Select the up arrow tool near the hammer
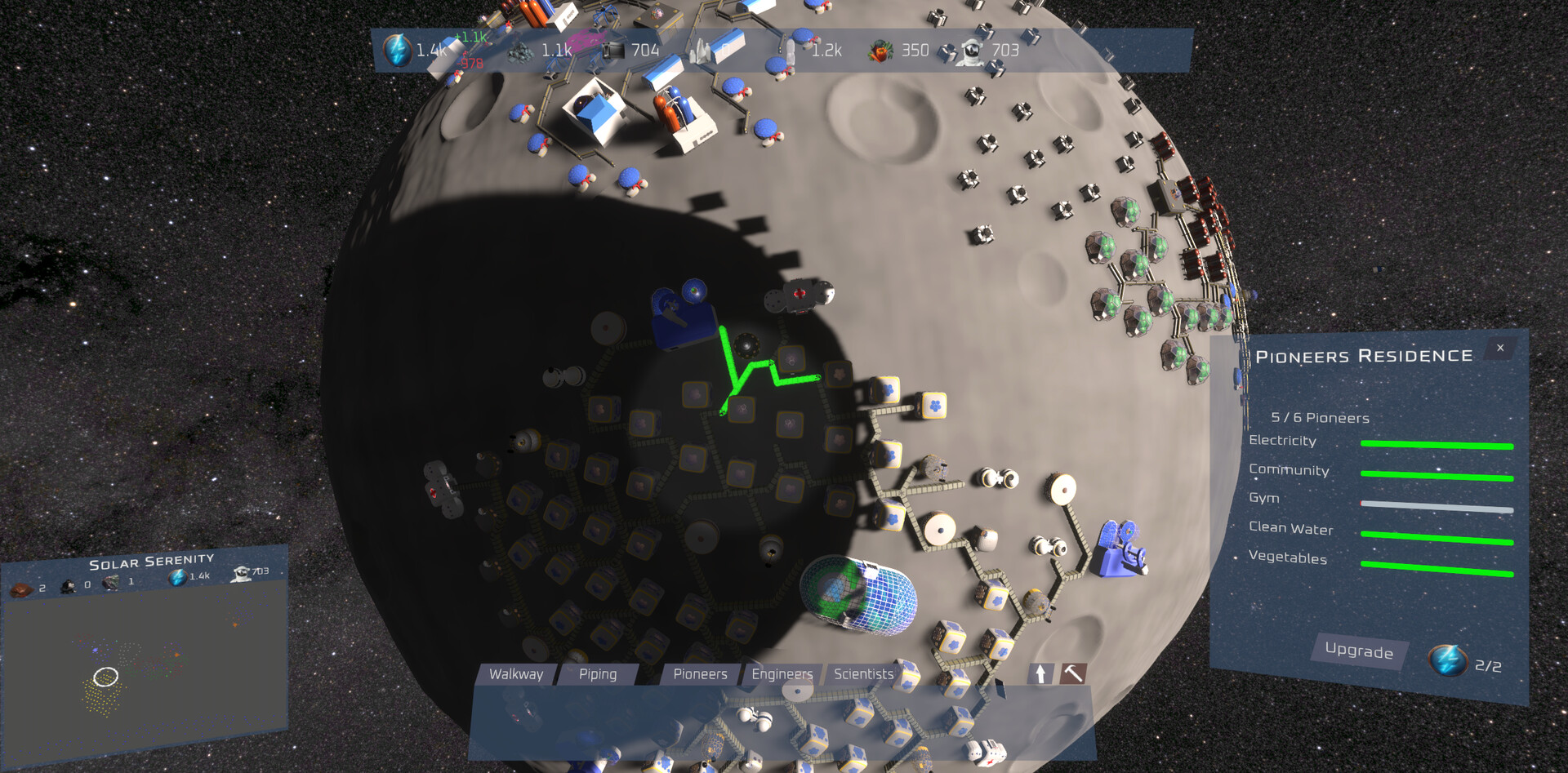 pos(1040,673)
